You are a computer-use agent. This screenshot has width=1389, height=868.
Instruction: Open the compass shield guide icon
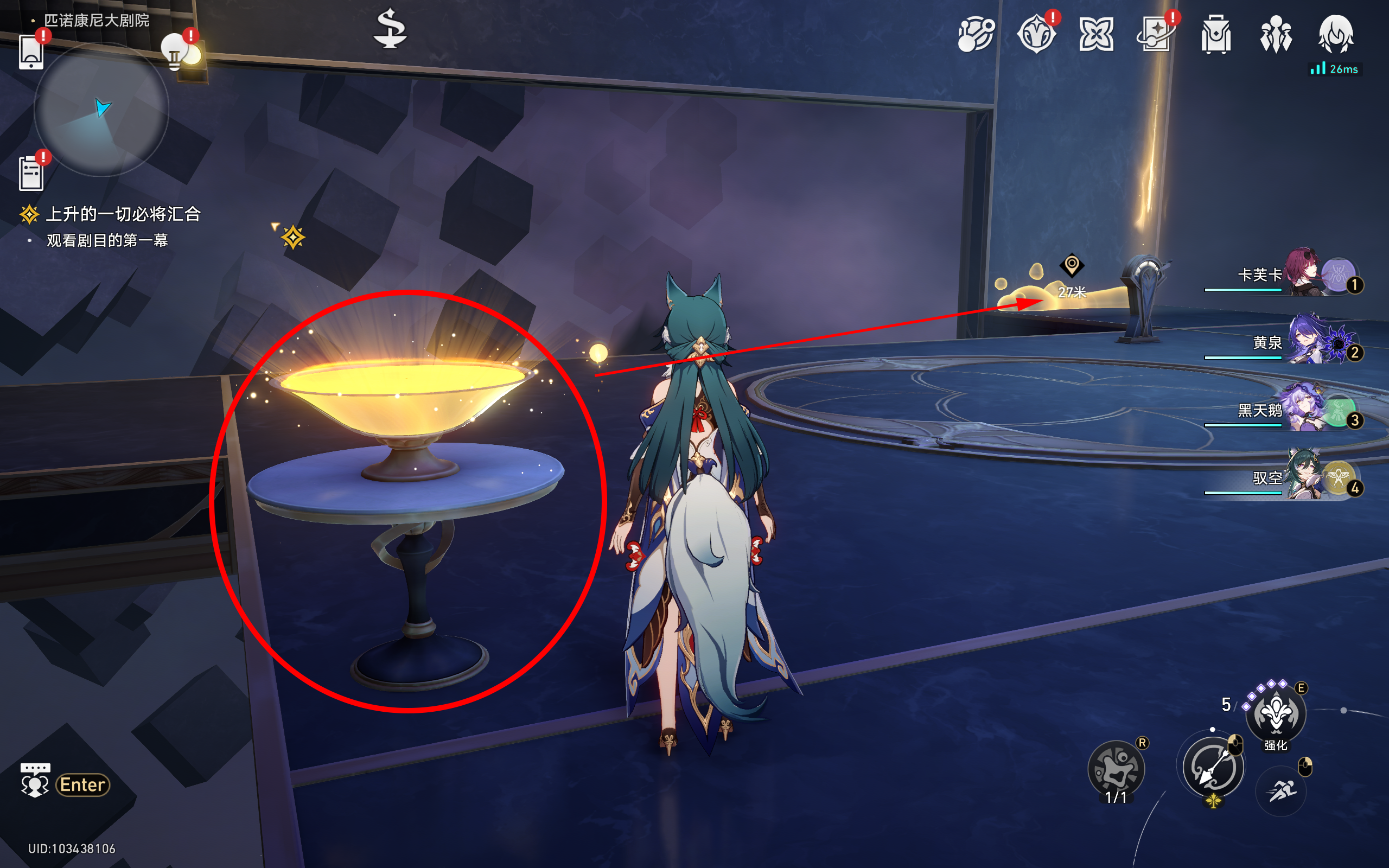pyautogui.click(x=1036, y=34)
